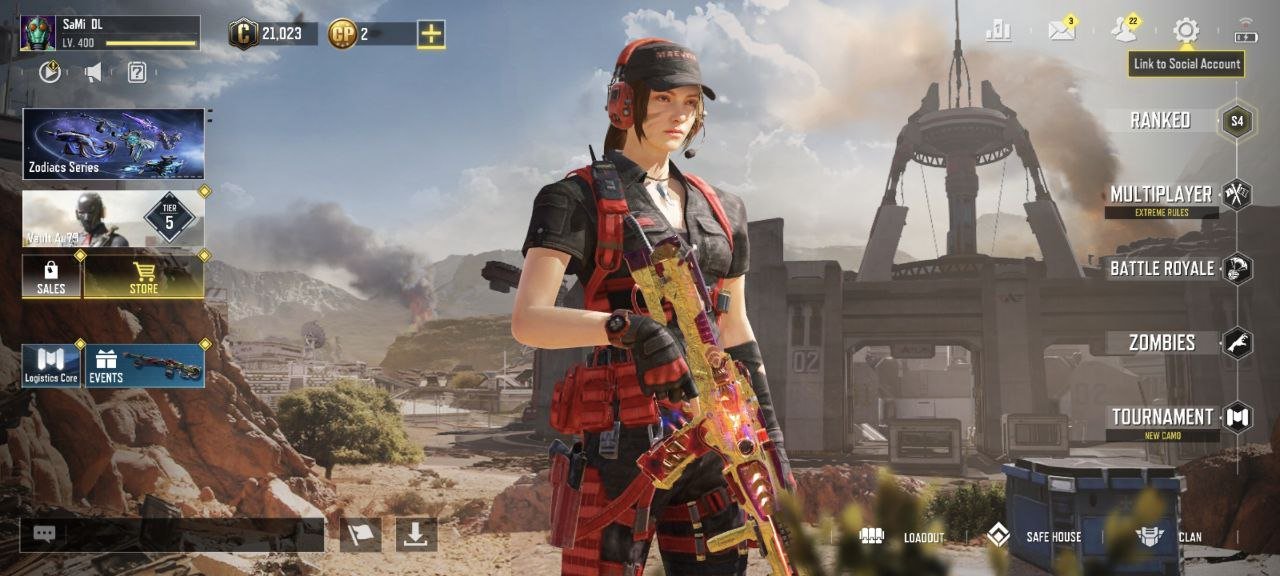Screen dimensions: 1280x576
Task: Open the Tier 5 battle pass banner
Action: point(113,219)
